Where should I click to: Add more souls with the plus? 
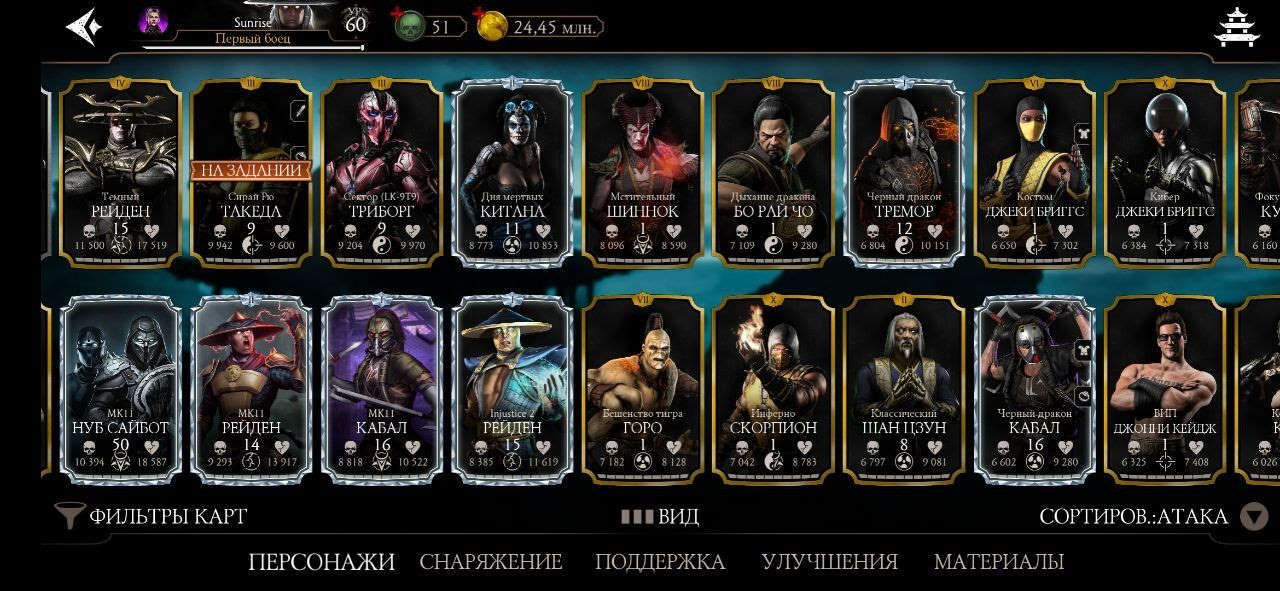click(398, 15)
